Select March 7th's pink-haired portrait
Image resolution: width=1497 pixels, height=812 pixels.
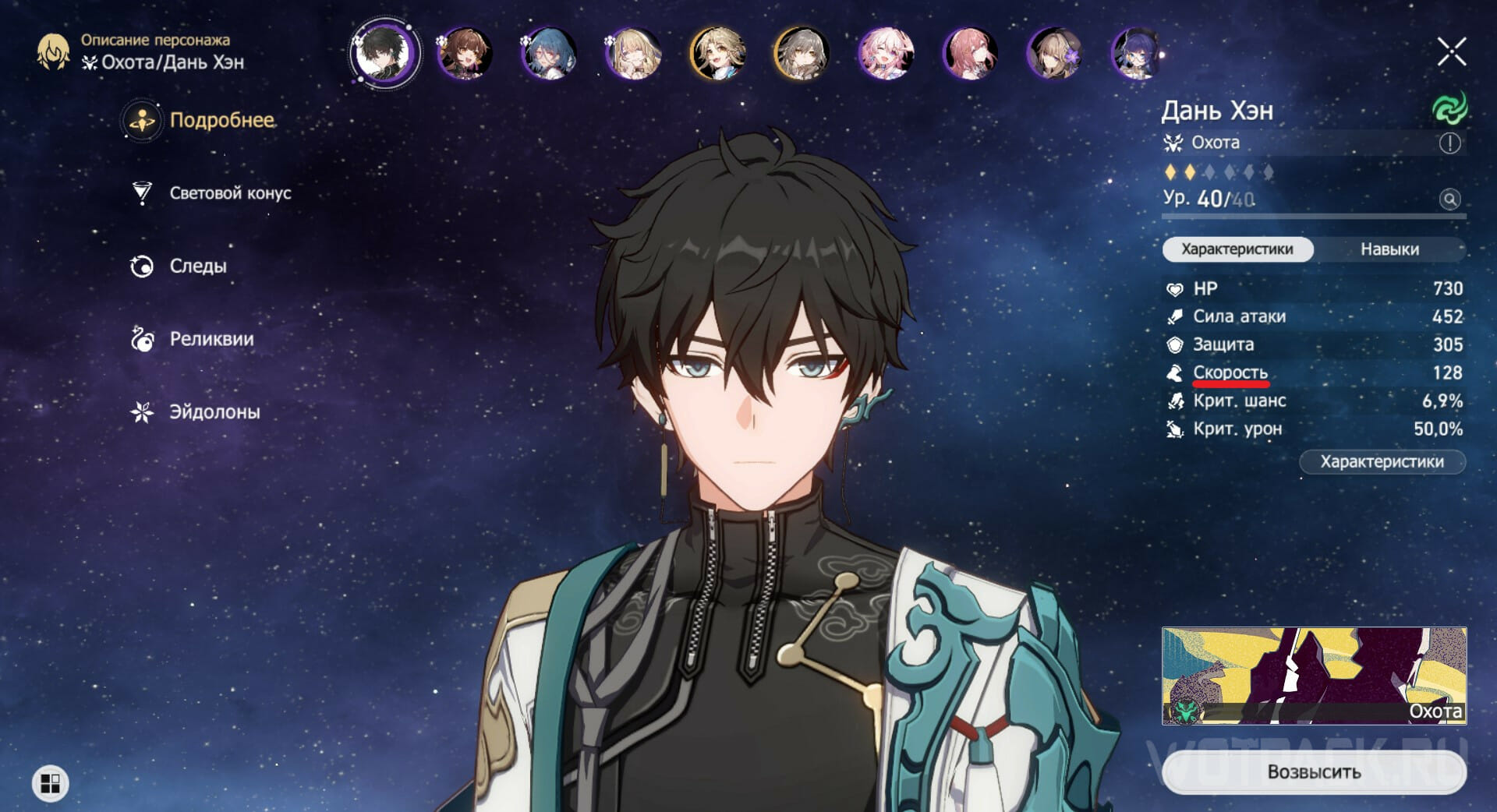point(886,53)
